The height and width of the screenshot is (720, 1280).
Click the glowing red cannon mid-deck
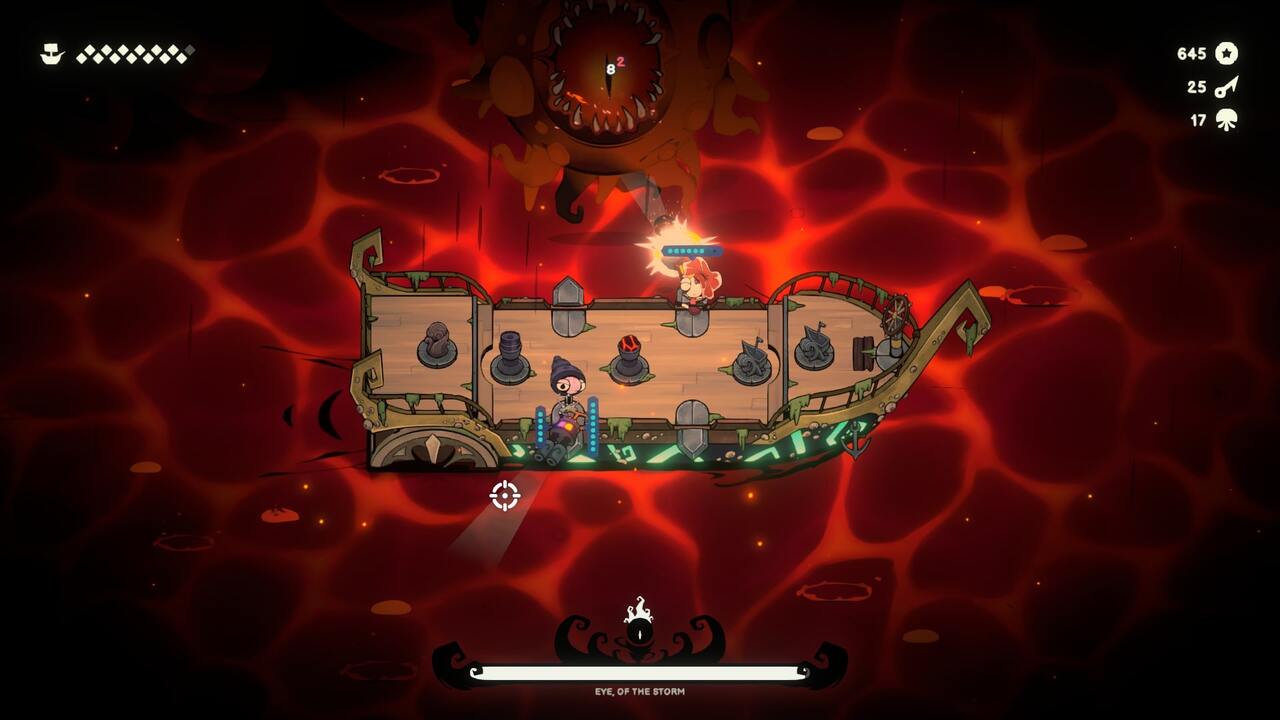pos(628,352)
